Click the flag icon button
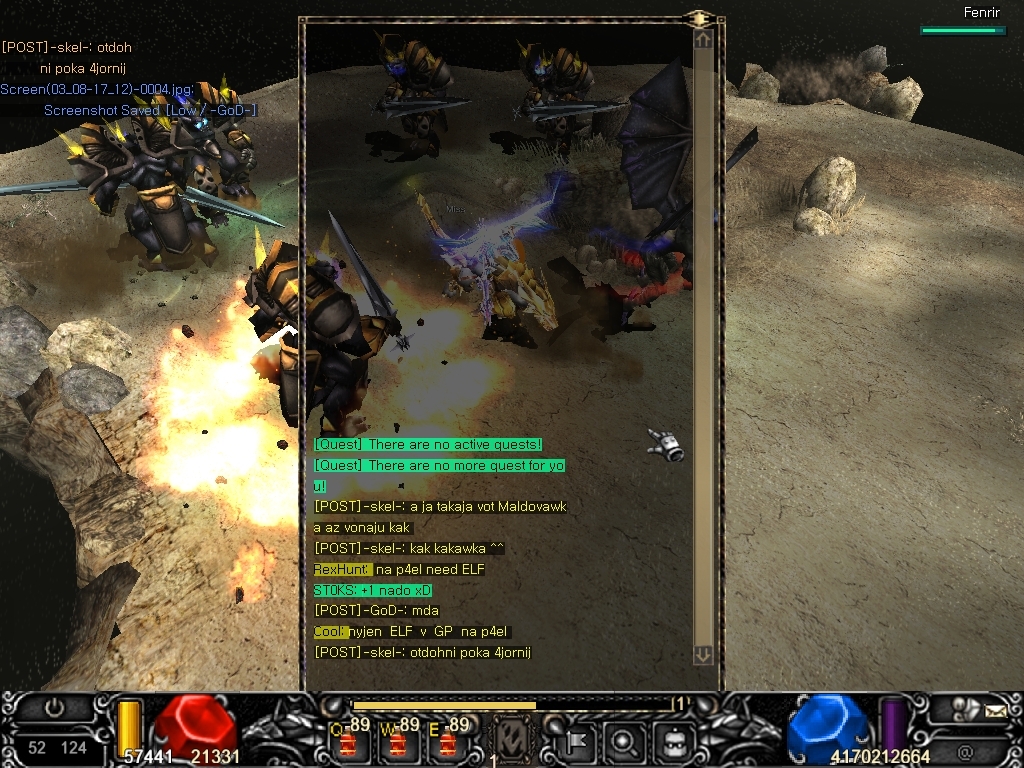Image resolution: width=1024 pixels, height=768 pixels. (577, 743)
